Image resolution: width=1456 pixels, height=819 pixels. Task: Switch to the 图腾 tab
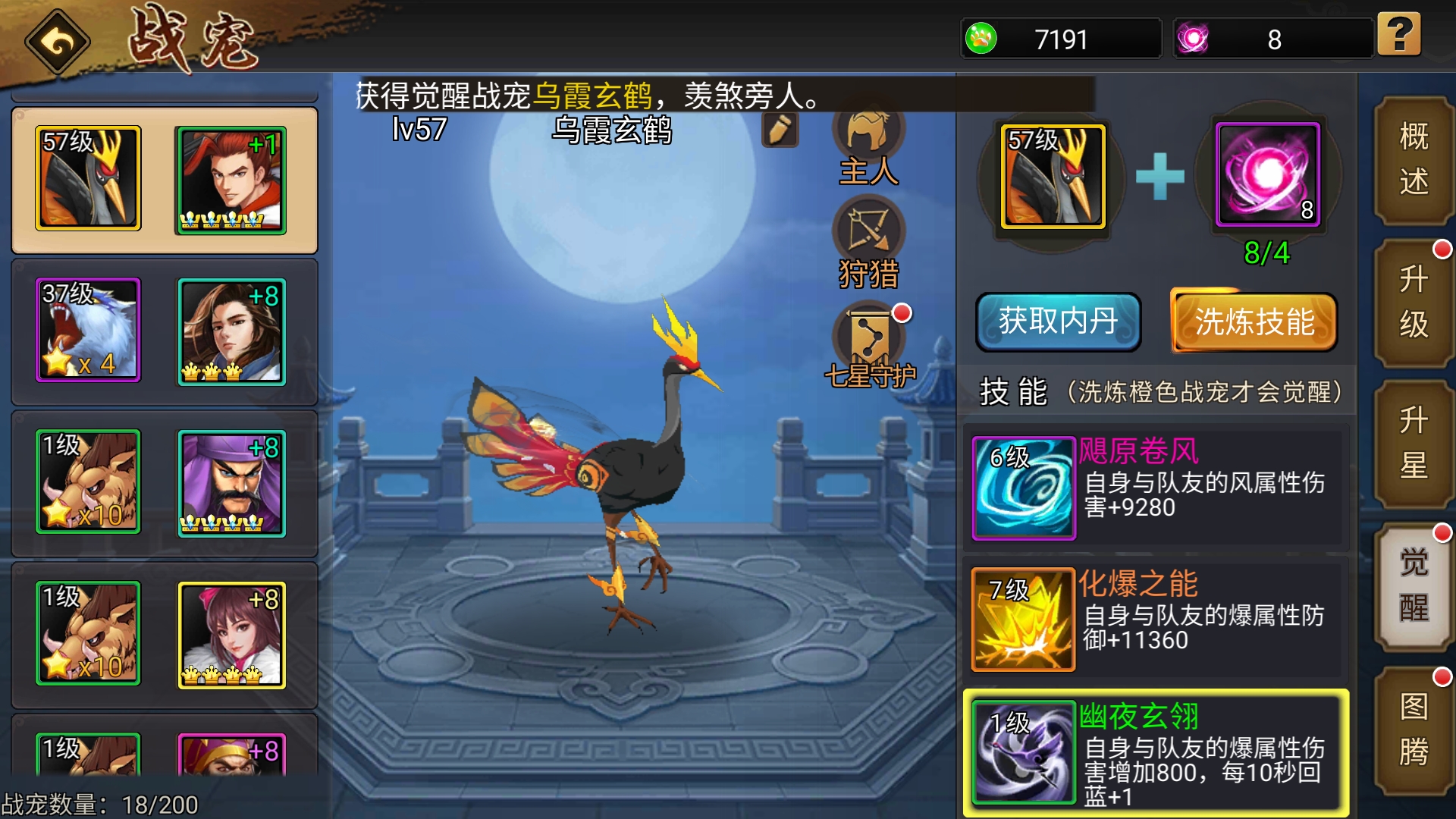(1414, 730)
